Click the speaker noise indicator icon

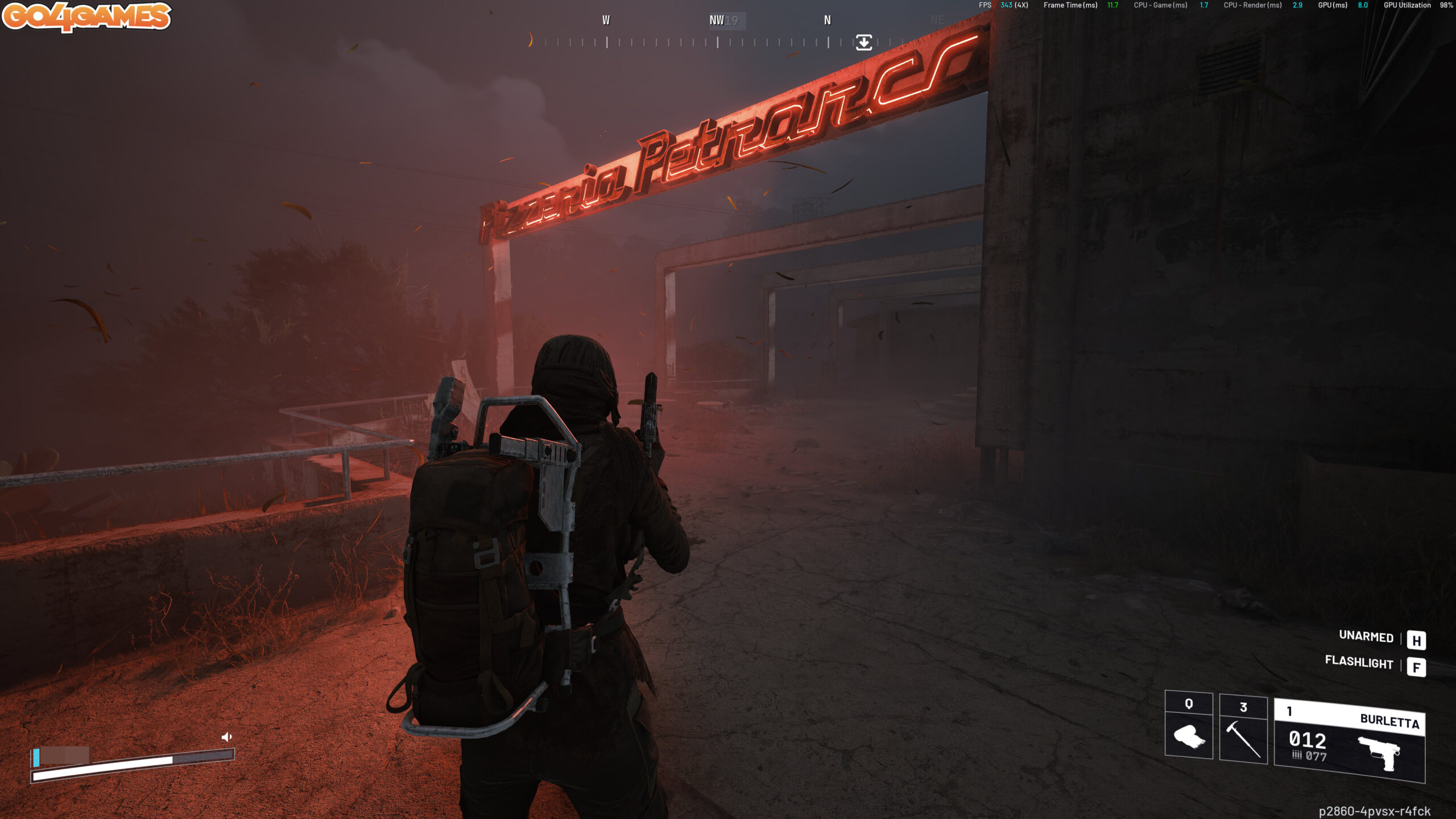[x=226, y=737]
